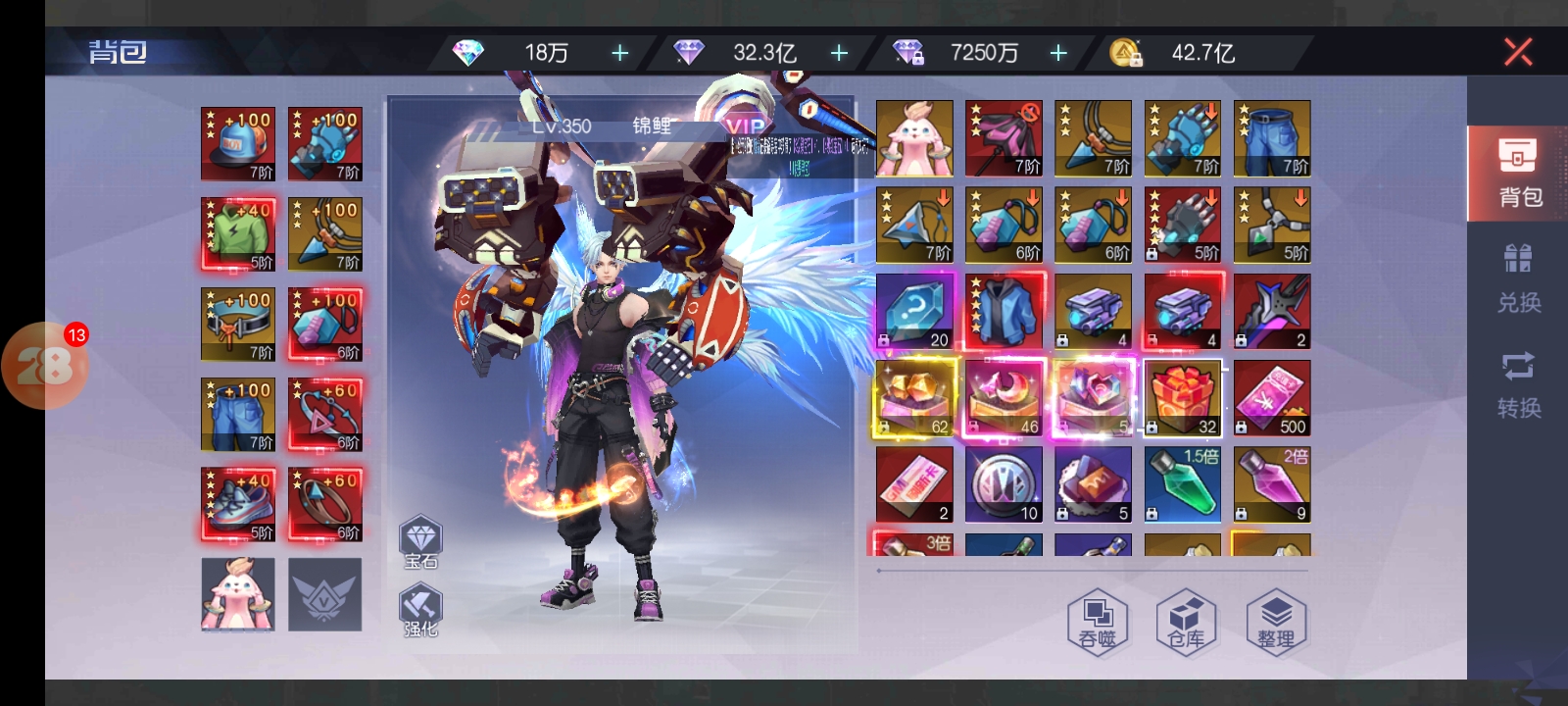Choose the blue jacket in the bag

pos(1004,312)
